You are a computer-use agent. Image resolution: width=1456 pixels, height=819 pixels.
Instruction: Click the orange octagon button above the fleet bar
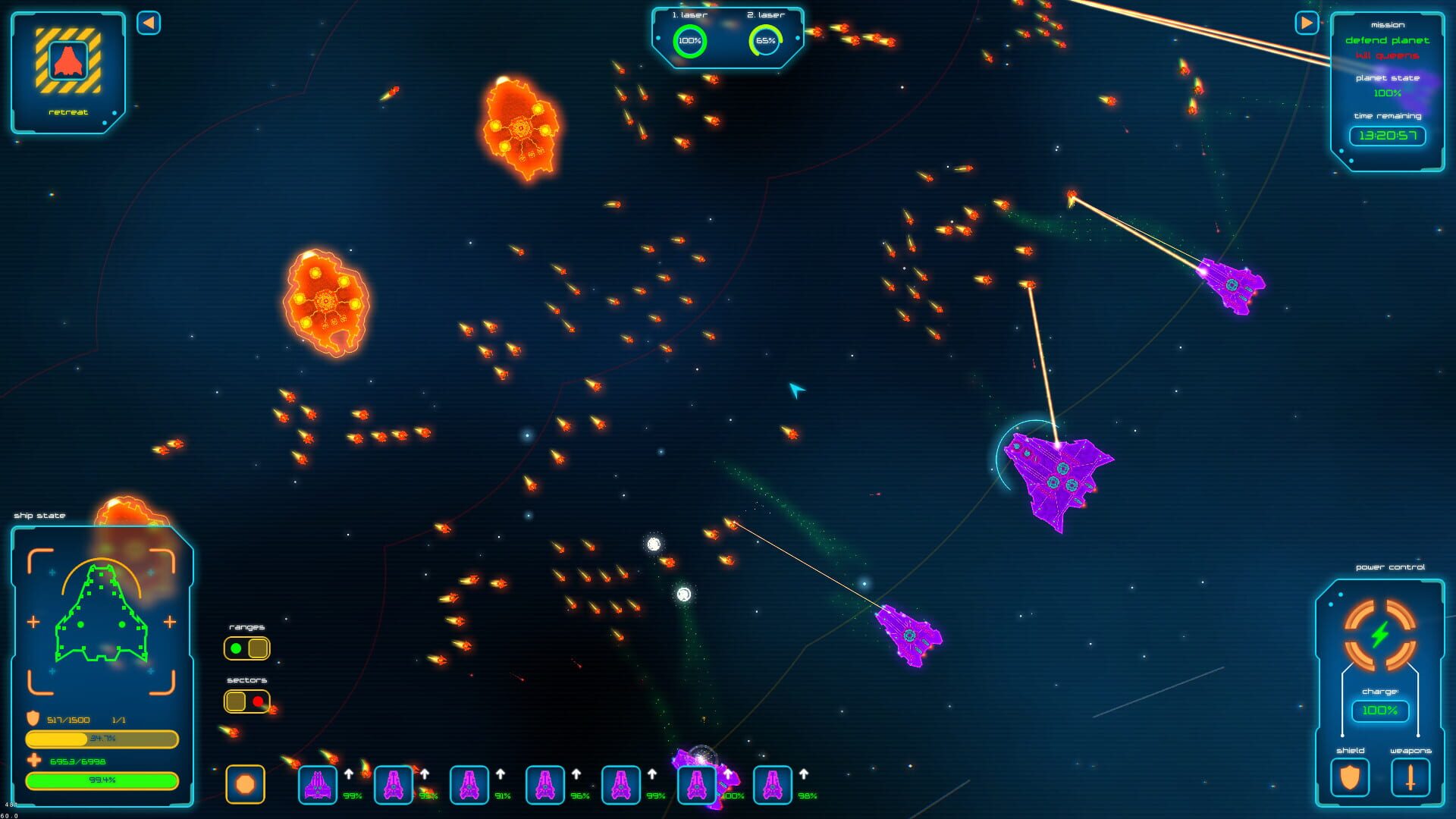coord(246,783)
